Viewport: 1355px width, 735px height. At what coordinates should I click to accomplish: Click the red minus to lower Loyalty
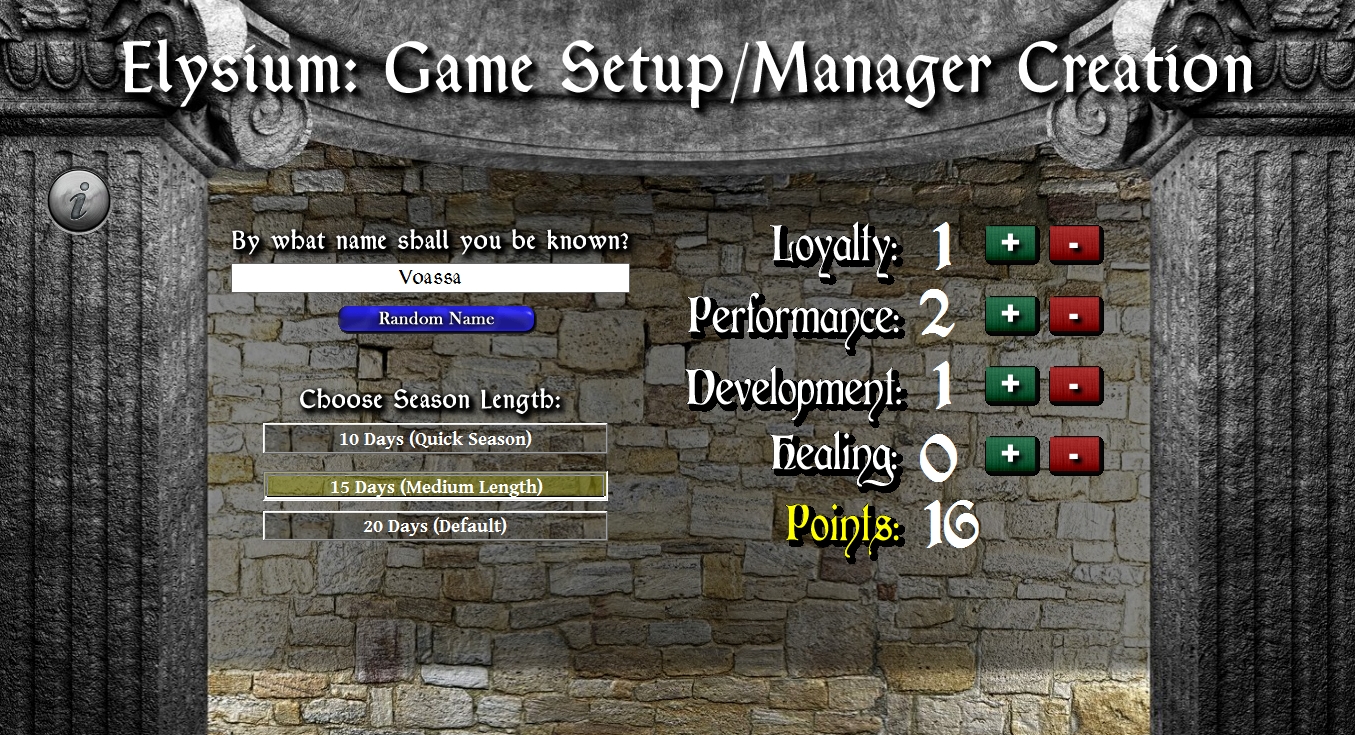[1077, 243]
